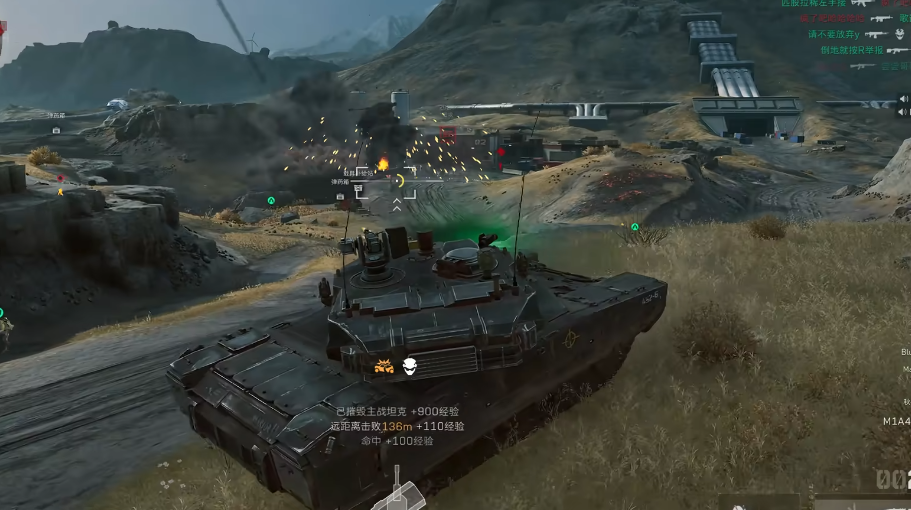Viewport: 911px width, 510px height.
Task: Click the kill feed skull icon
Action: coord(899,33)
